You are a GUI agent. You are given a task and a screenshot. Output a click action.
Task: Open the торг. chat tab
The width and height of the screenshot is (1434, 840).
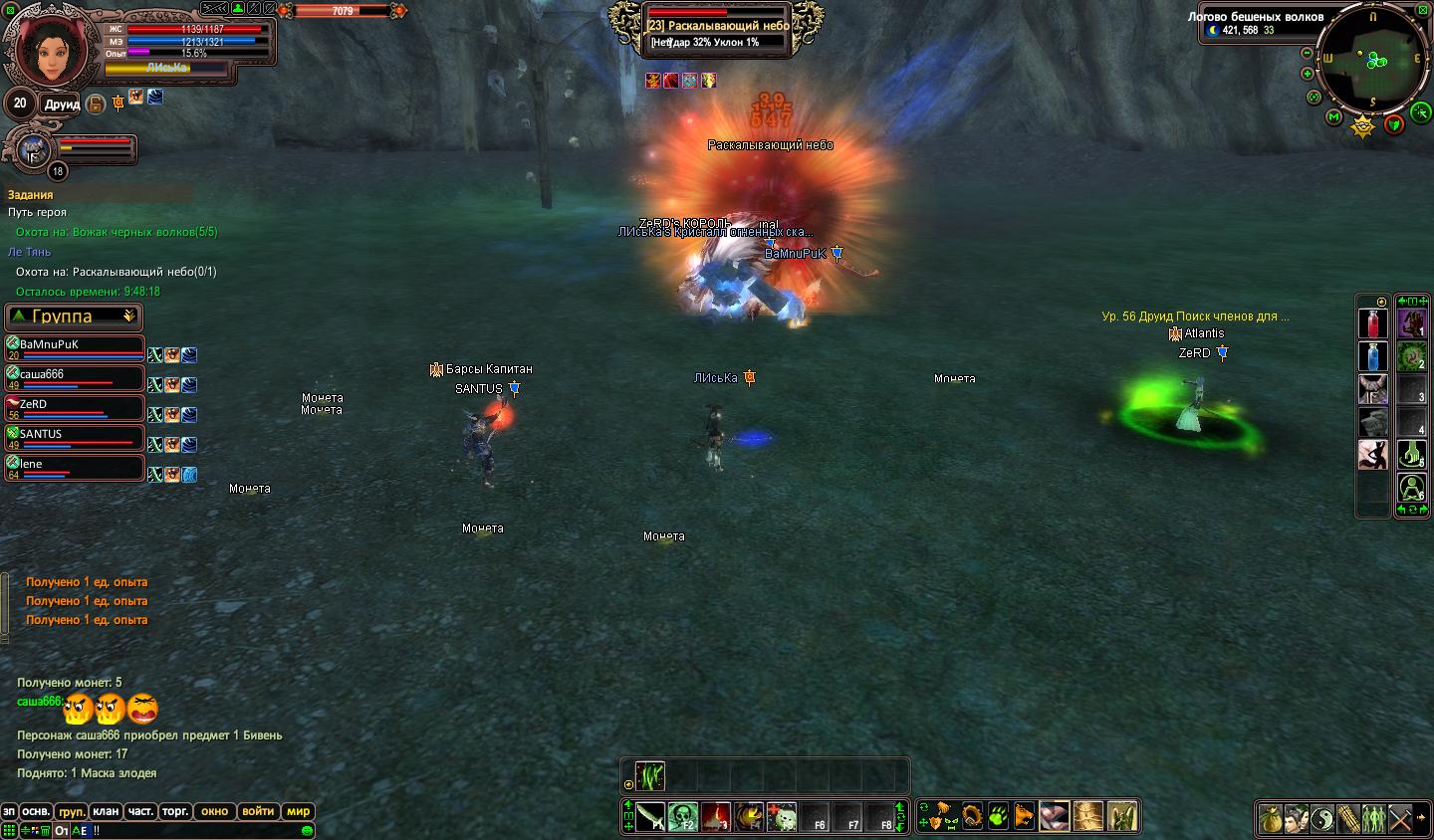(x=175, y=811)
